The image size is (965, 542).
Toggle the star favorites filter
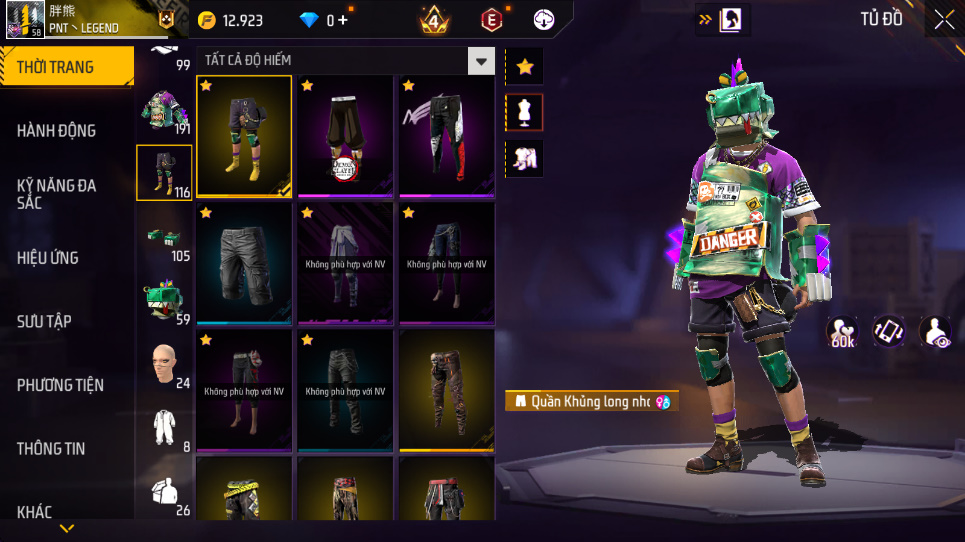[x=525, y=67]
